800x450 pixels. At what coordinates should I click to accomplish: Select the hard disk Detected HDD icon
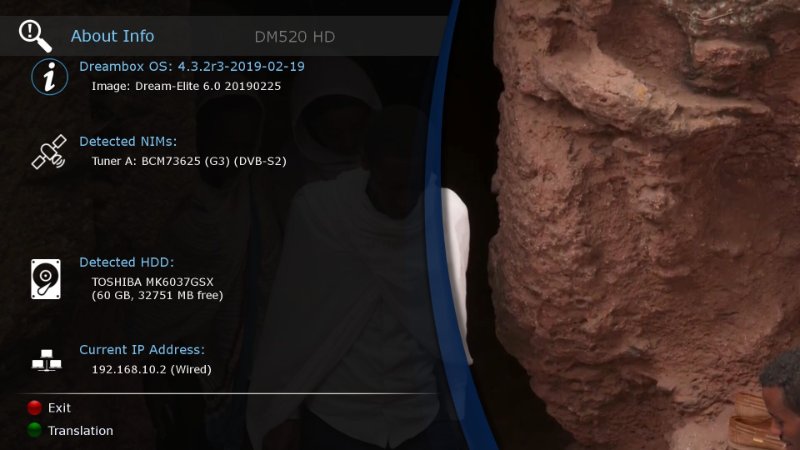(x=46, y=278)
